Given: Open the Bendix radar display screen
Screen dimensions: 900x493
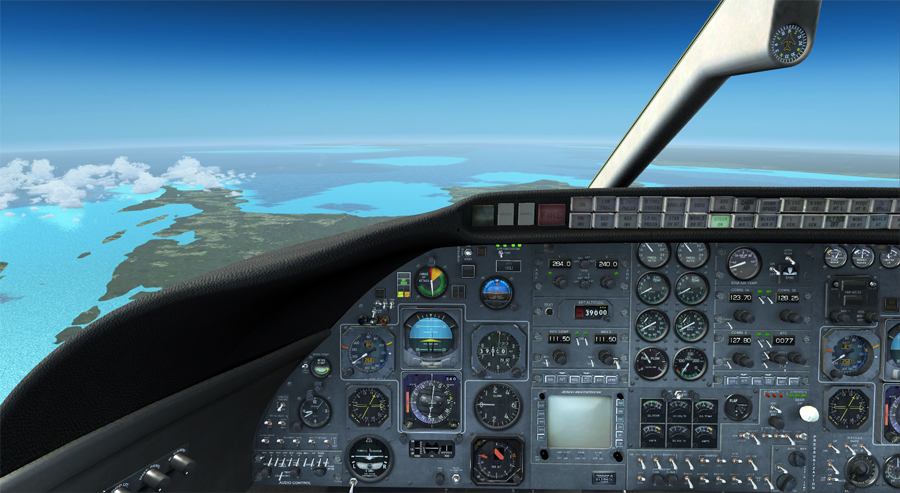Looking at the screenshot, I should 578,421.
